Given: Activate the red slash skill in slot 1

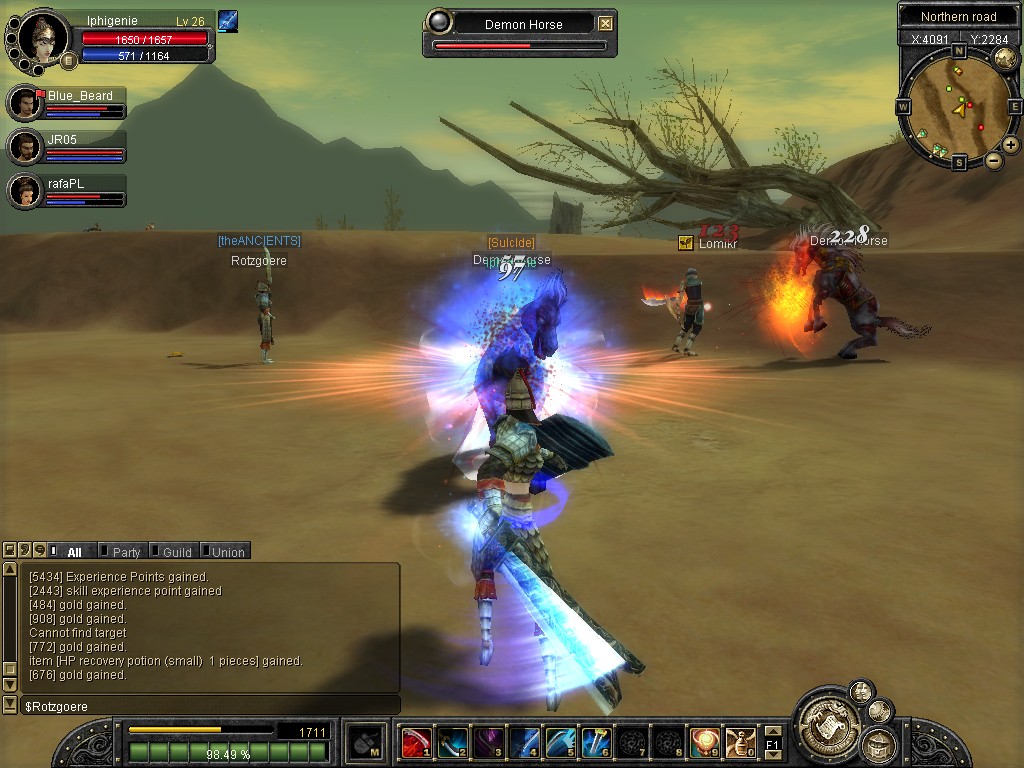Looking at the screenshot, I should click(416, 742).
